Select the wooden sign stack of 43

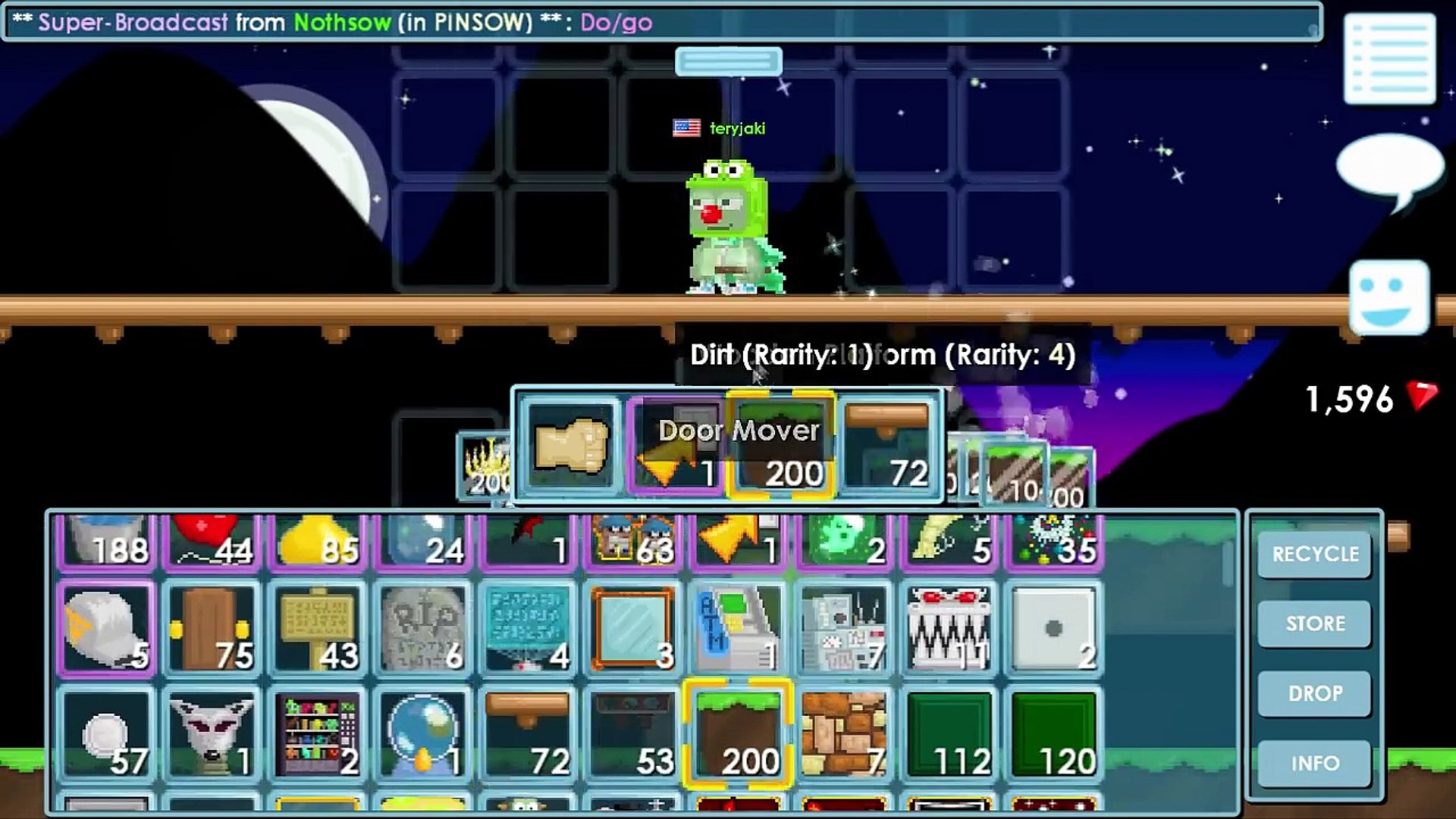(x=316, y=629)
